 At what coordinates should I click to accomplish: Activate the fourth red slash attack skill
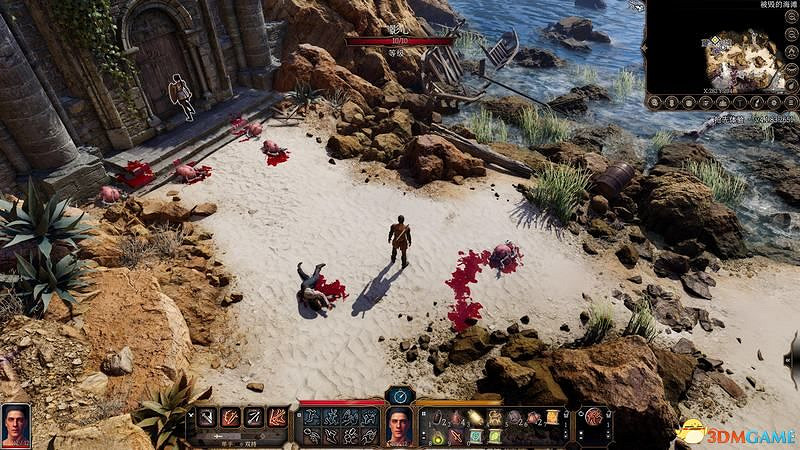[277, 418]
